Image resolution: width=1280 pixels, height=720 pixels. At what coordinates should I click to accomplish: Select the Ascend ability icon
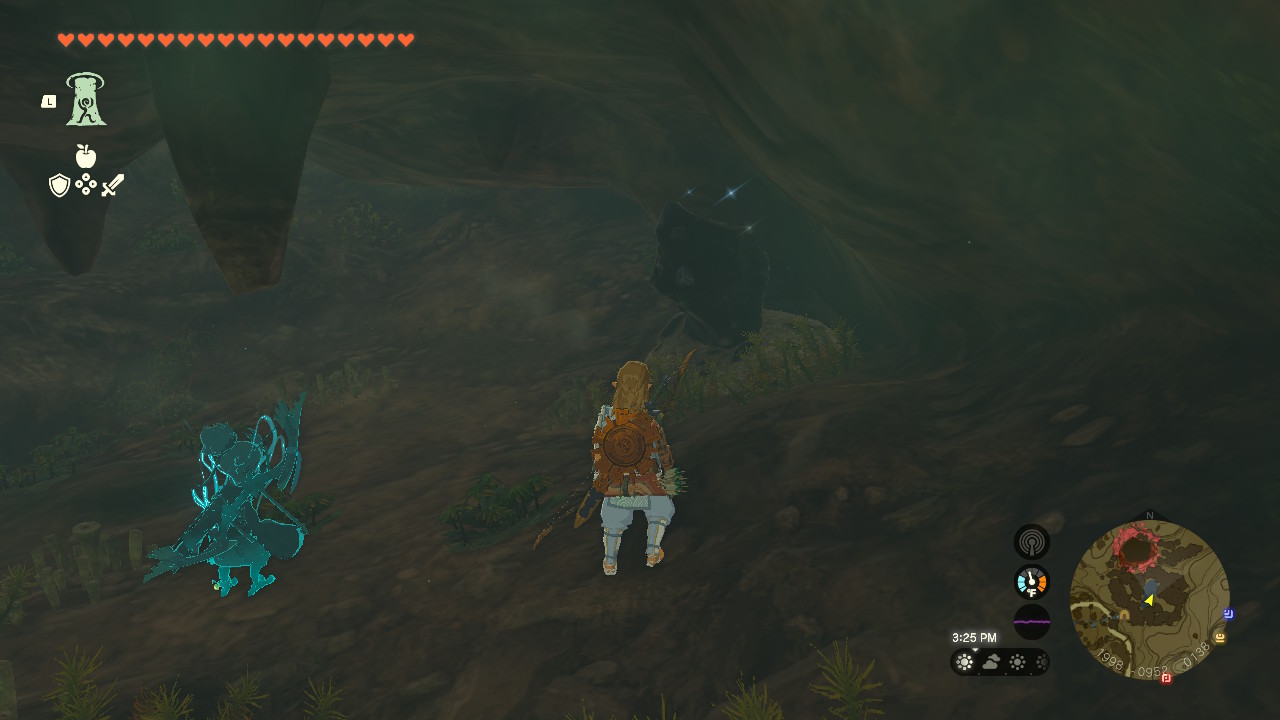[85, 100]
